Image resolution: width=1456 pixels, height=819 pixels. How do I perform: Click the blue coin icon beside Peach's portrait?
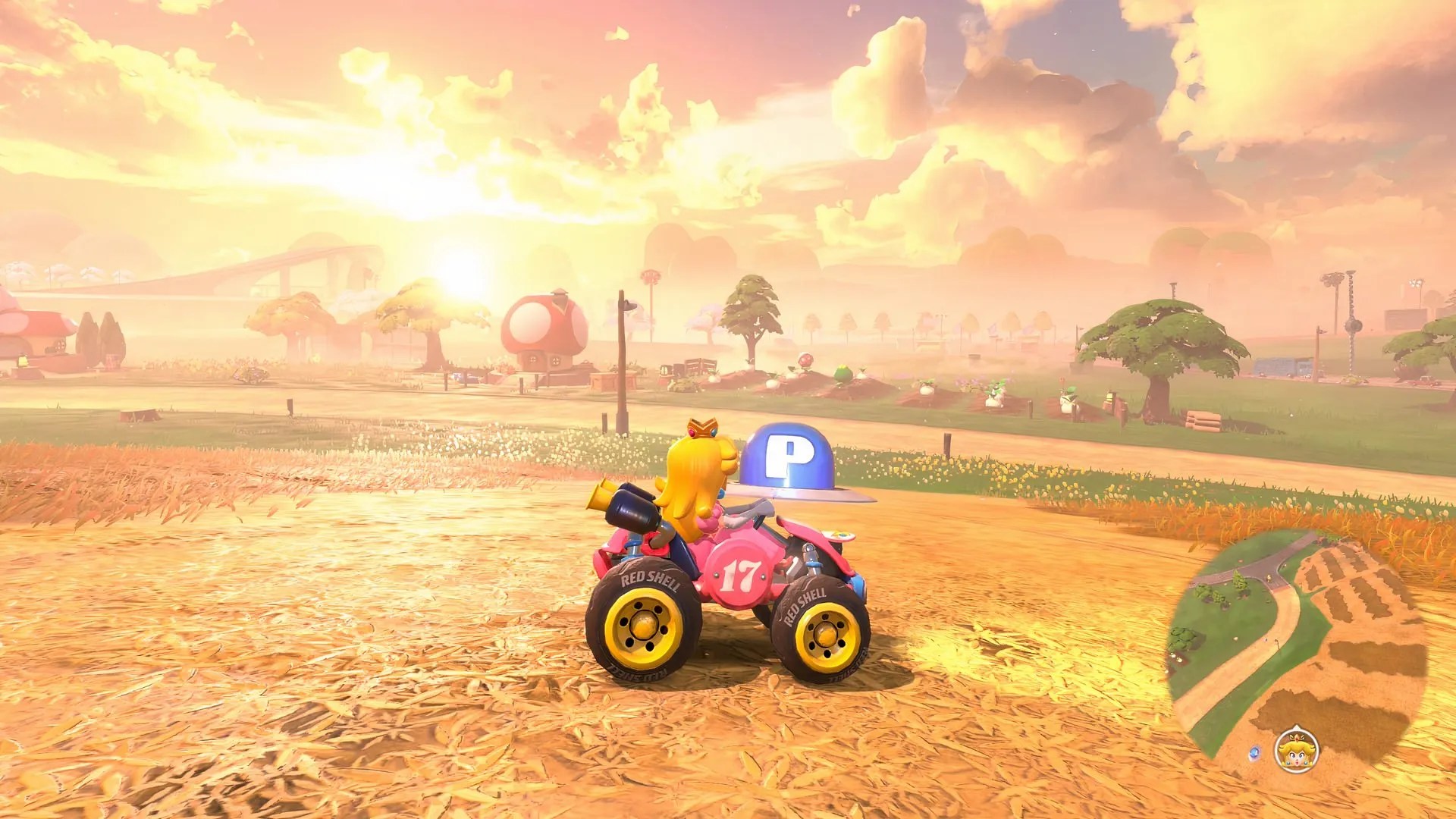tap(1255, 752)
